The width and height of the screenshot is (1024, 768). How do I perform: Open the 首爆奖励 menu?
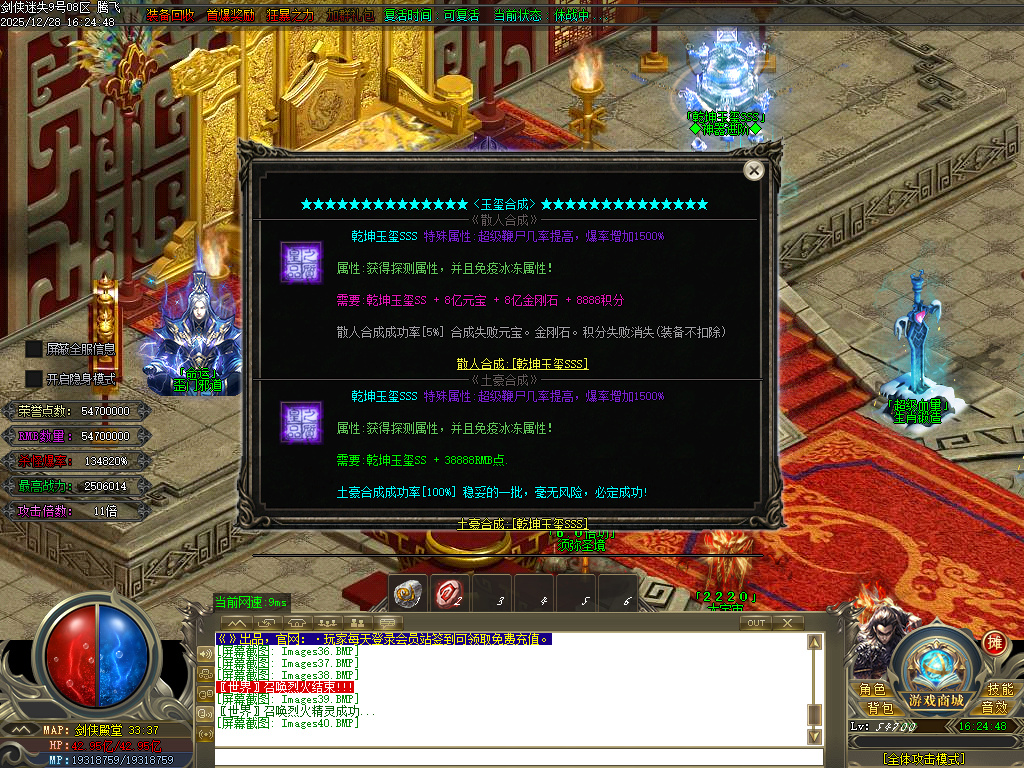point(230,16)
